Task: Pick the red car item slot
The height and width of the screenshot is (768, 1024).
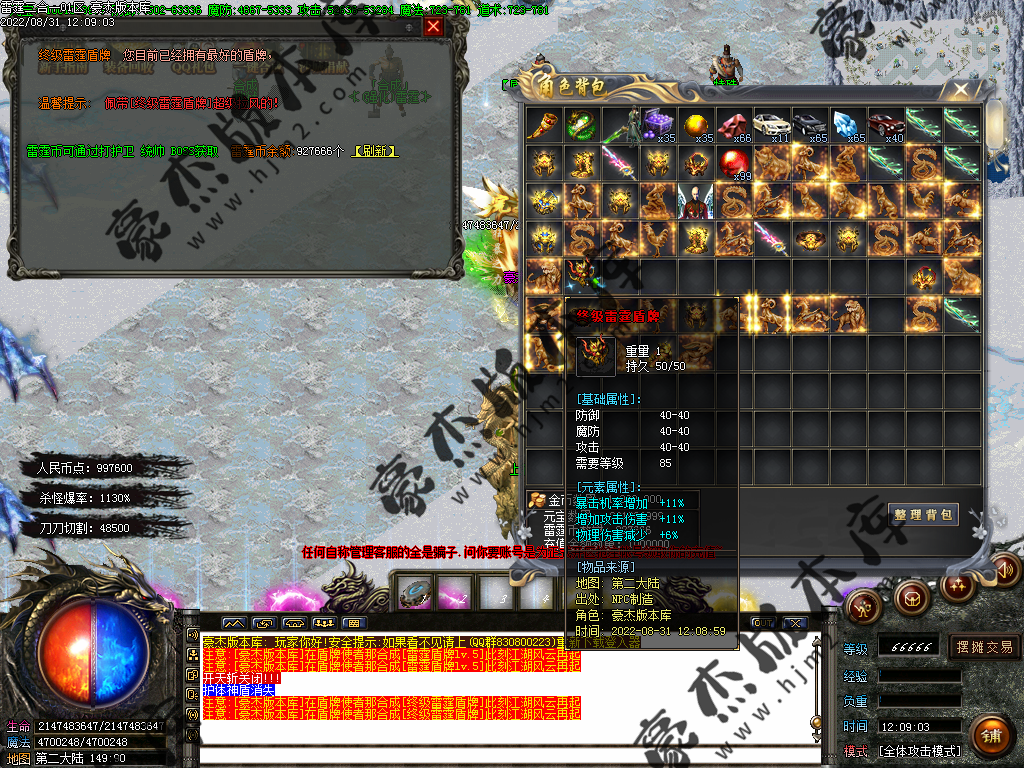Action: click(x=886, y=125)
